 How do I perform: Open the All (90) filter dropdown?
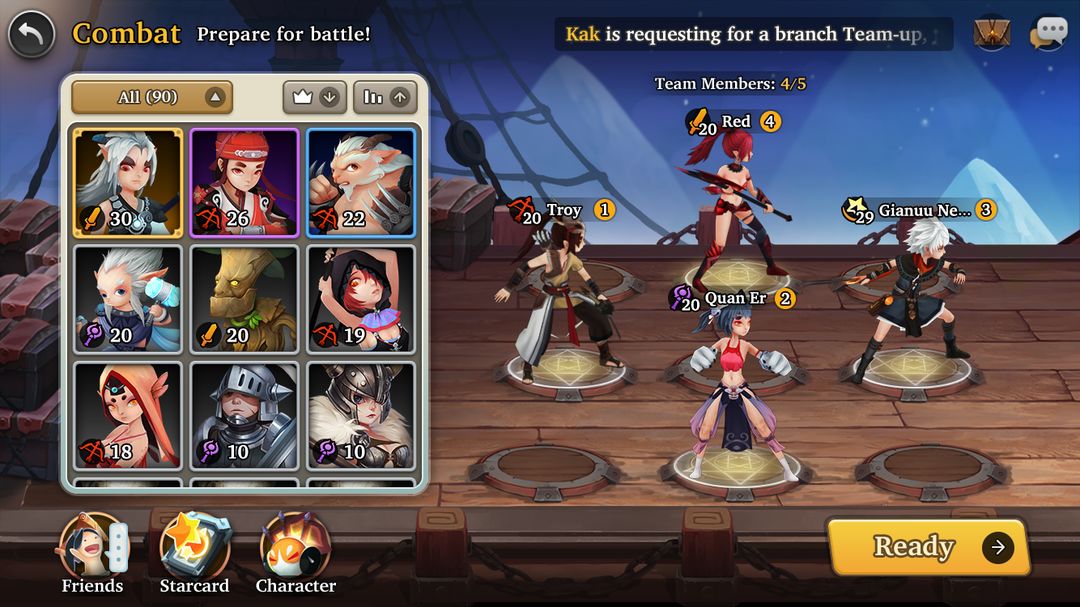pyautogui.click(x=152, y=97)
